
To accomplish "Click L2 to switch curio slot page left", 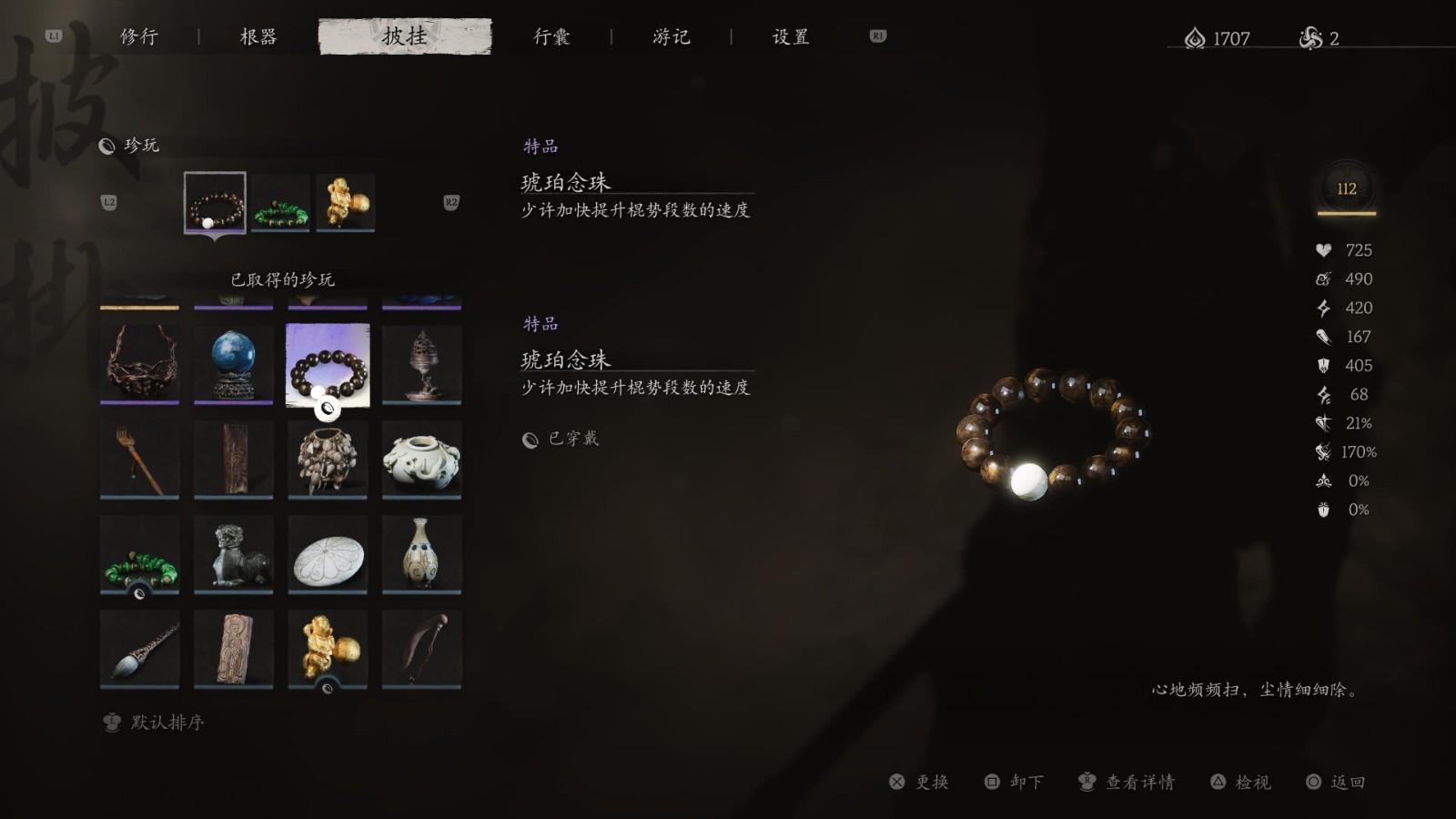I will 110,202.
